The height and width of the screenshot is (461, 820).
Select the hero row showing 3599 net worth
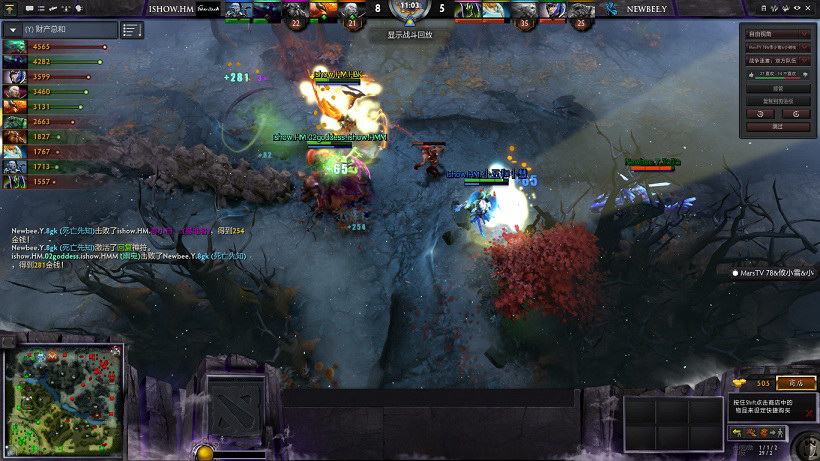click(x=15, y=77)
